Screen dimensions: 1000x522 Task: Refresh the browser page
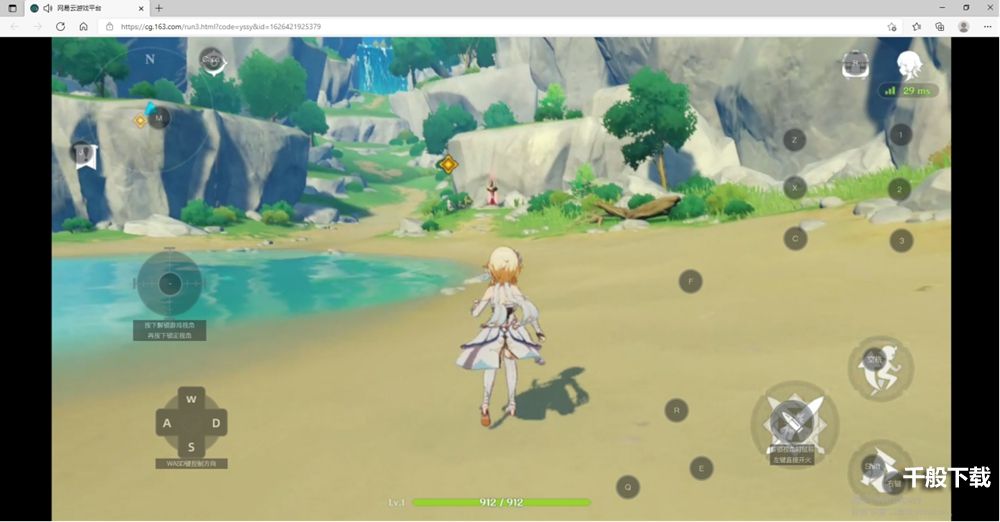[60, 27]
